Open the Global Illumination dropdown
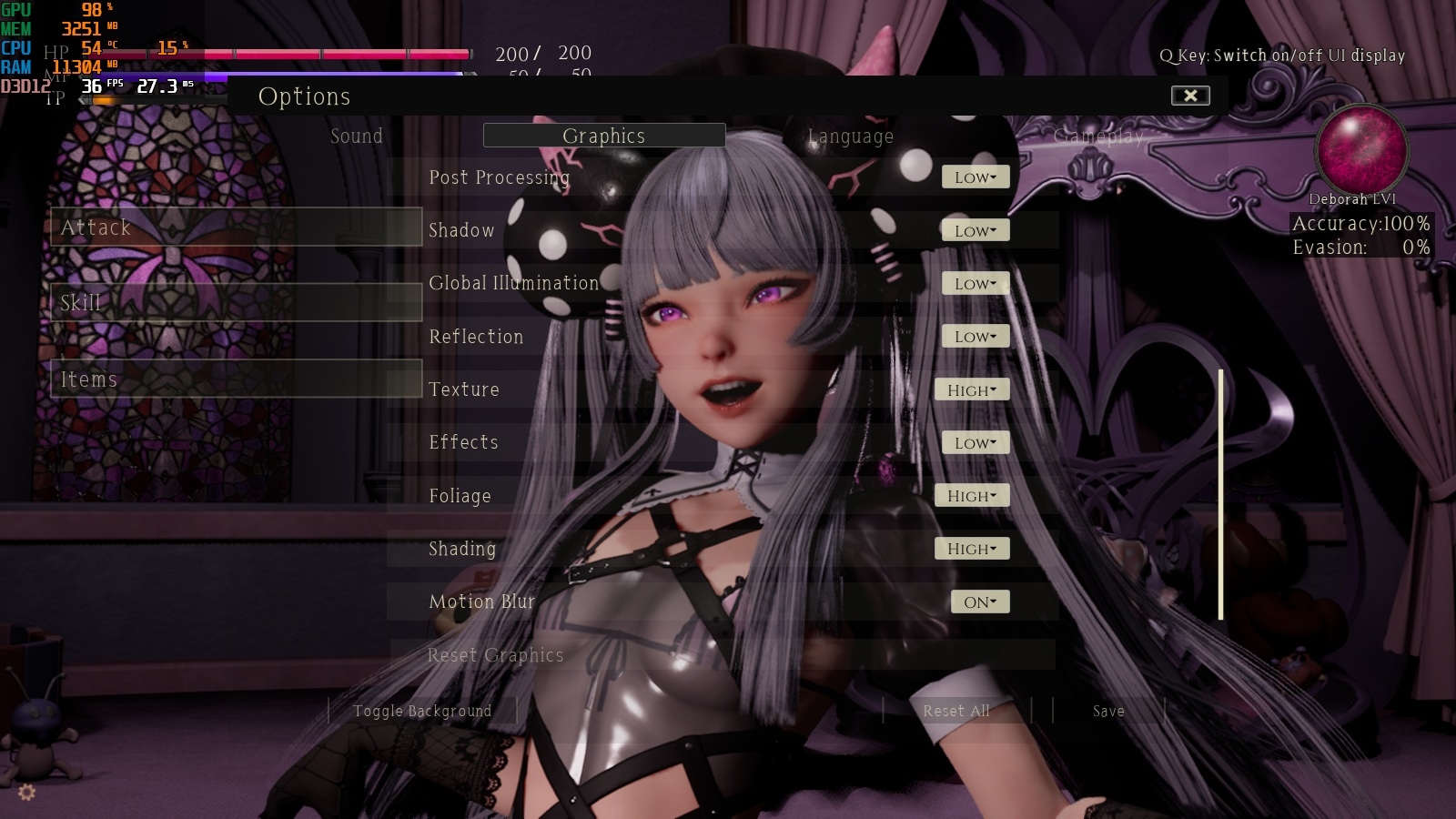 [975, 283]
